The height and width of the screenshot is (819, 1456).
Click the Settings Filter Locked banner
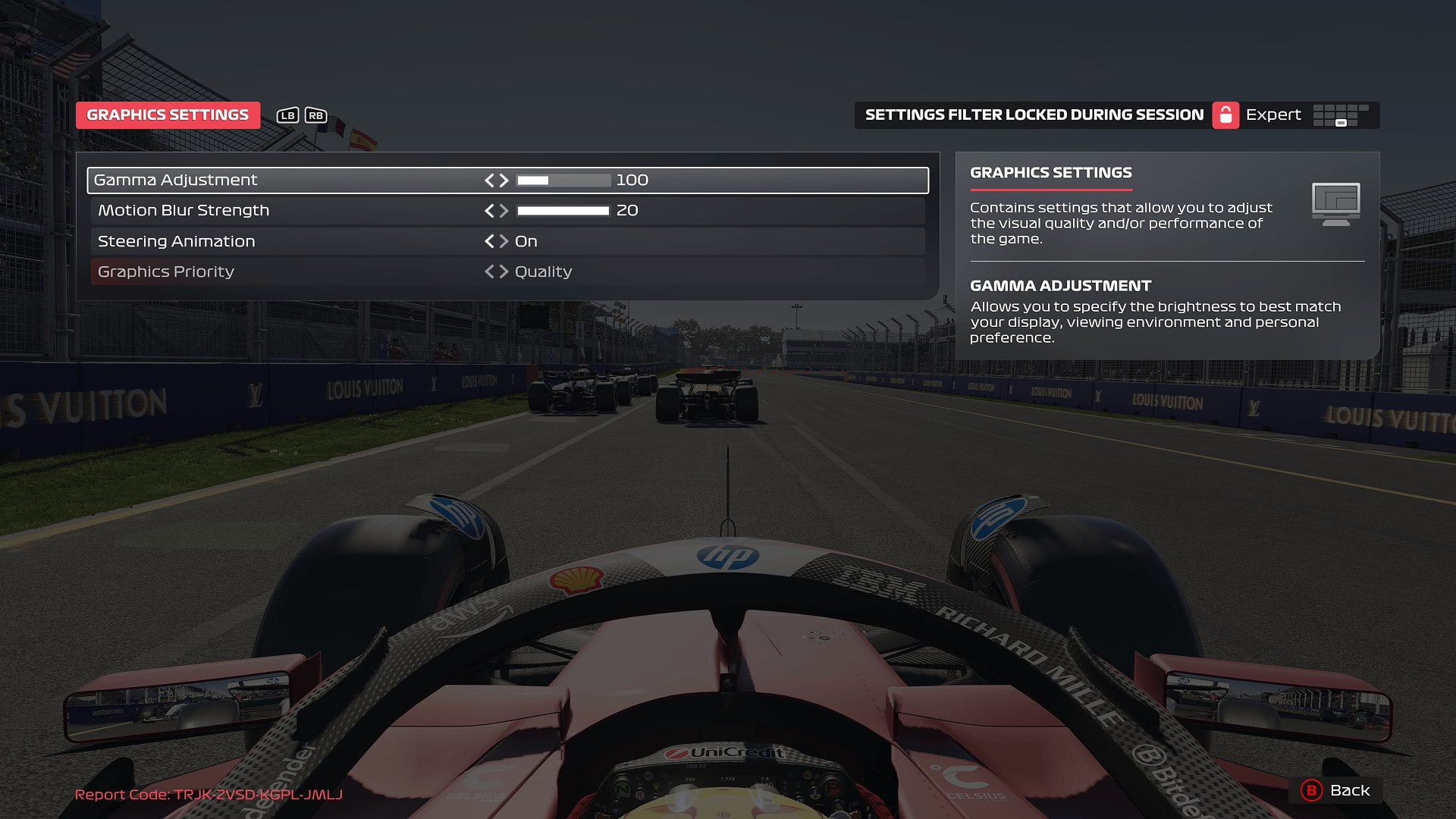tap(1034, 115)
